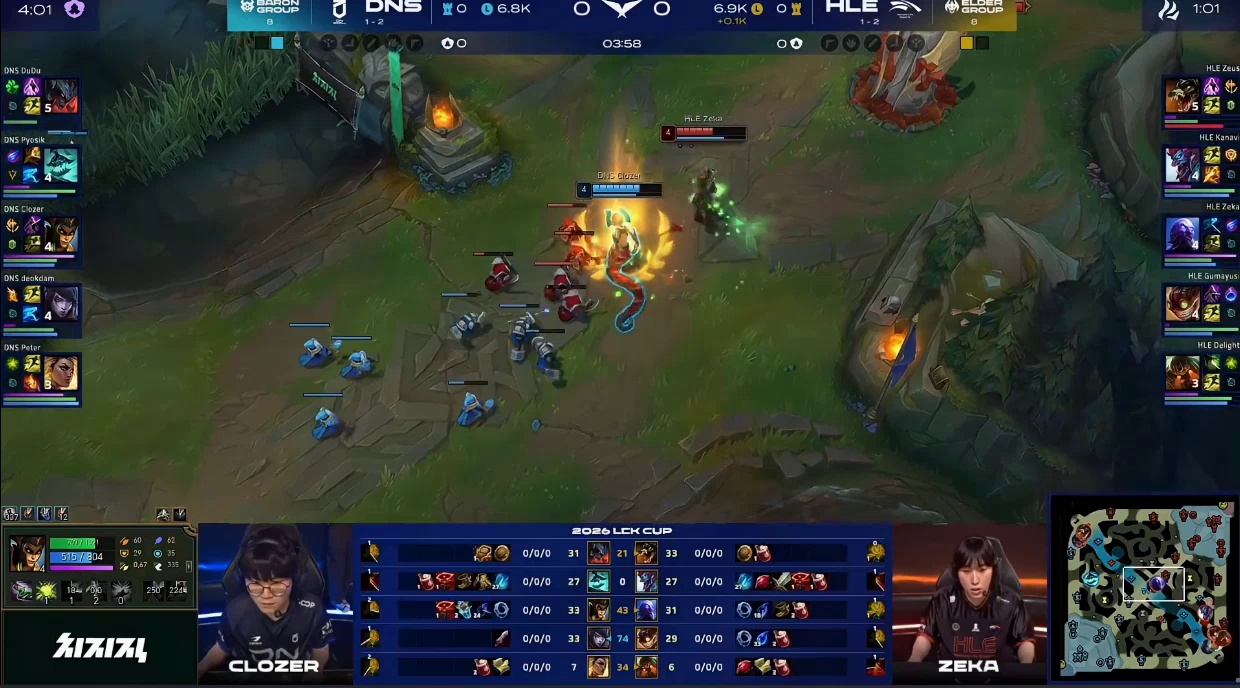1240x688 pixels.
Task: Select HLE Delight's champion portrait
Action: pyautogui.click(x=1182, y=372)
